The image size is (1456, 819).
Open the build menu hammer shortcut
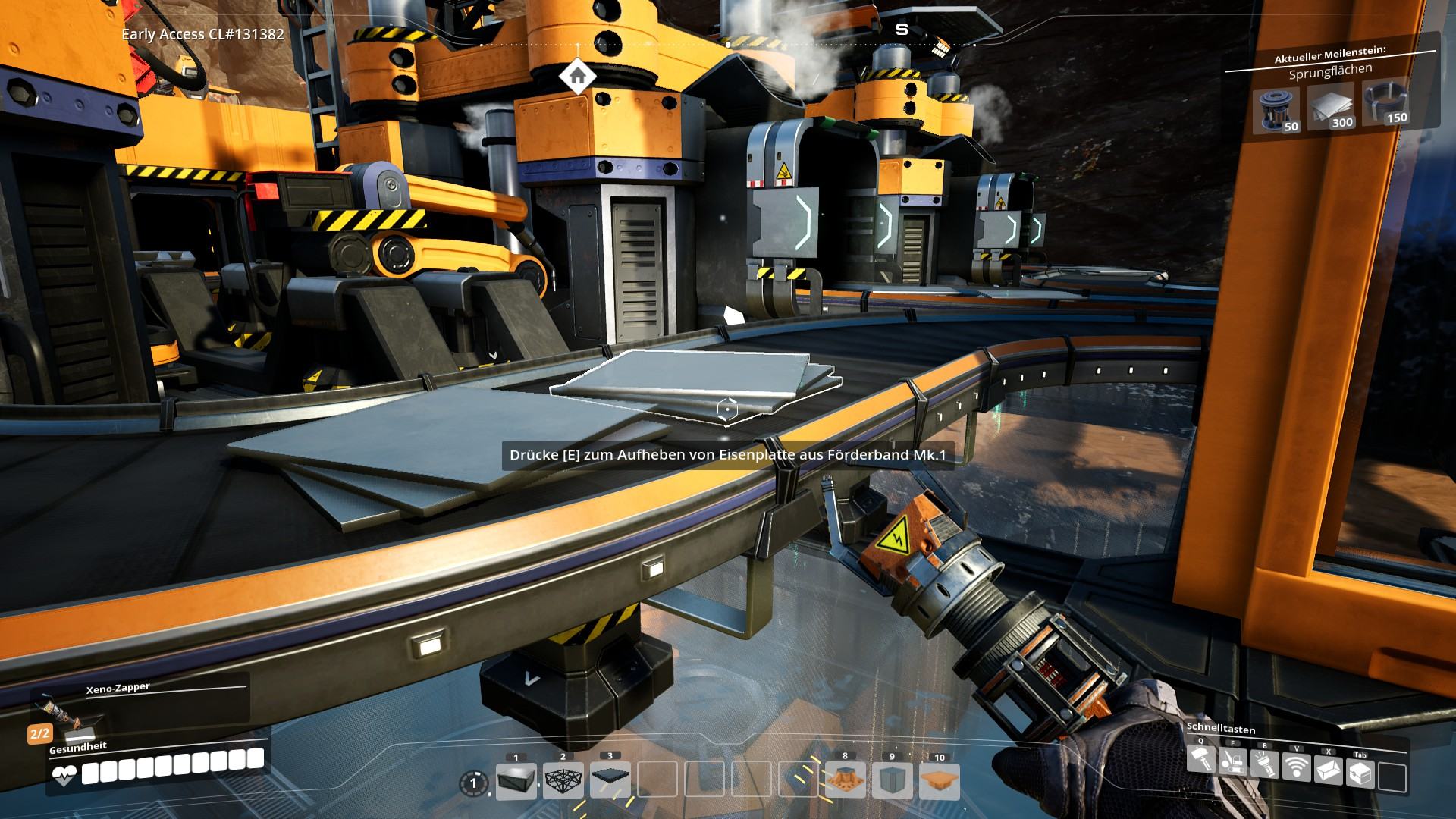1200,761
